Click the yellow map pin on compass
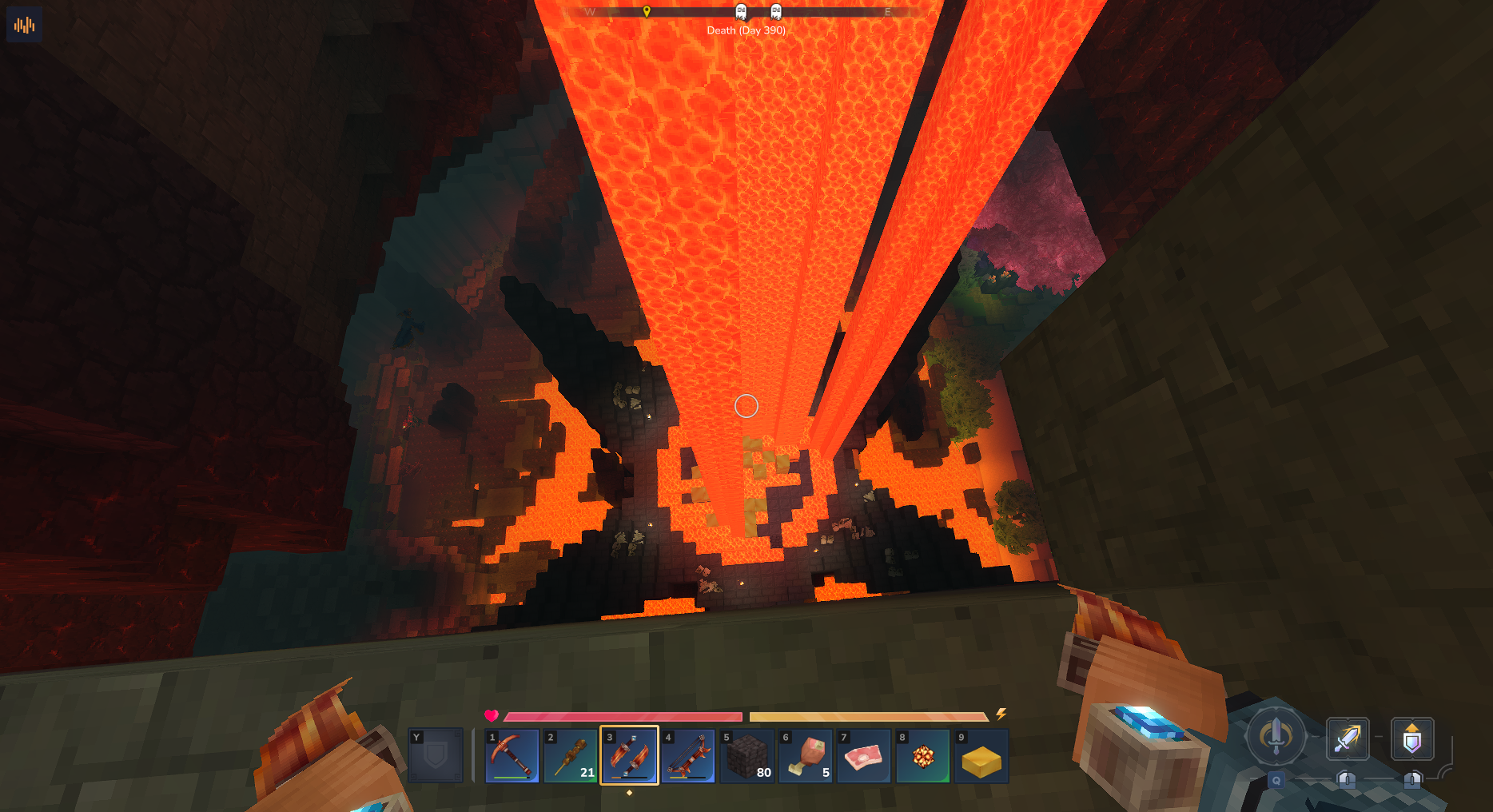Image resolution: width=1493 pixels, height=812 pixels. (647, 11)
